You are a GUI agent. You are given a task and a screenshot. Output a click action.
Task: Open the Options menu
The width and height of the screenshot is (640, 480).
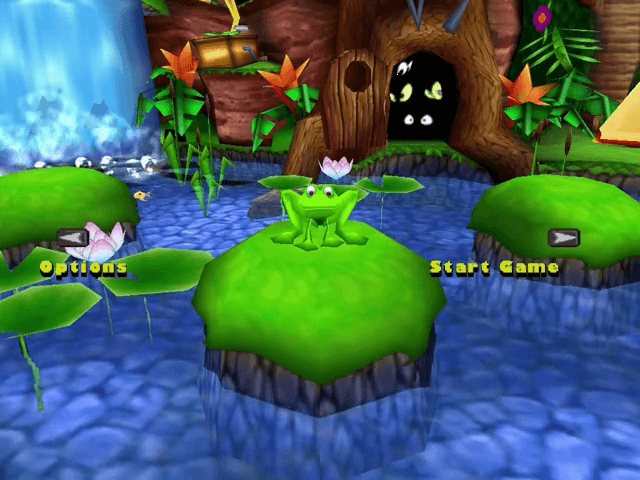click(x=83, y=268)
